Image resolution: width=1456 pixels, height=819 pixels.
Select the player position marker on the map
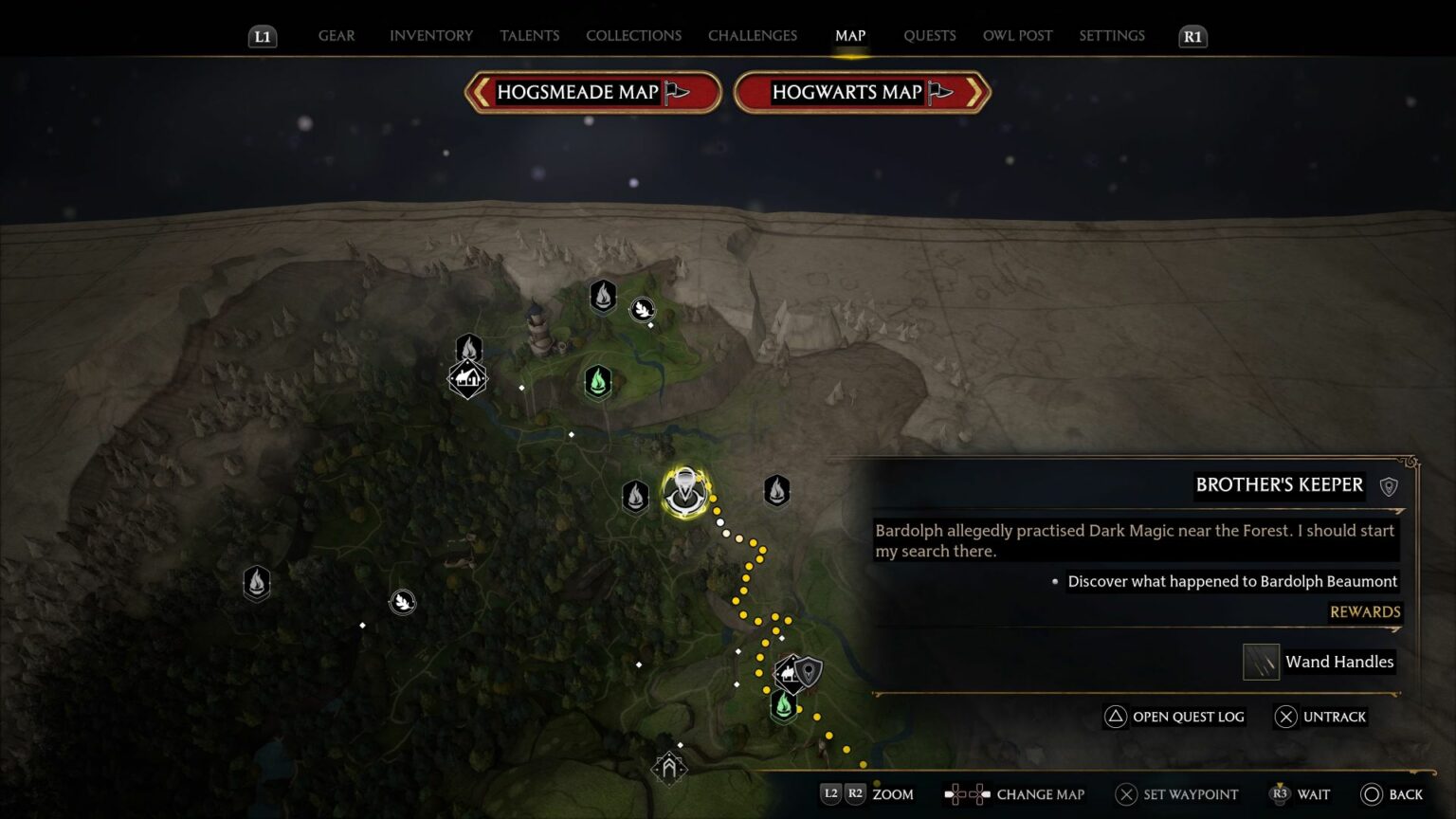click(x=685, y=493)
